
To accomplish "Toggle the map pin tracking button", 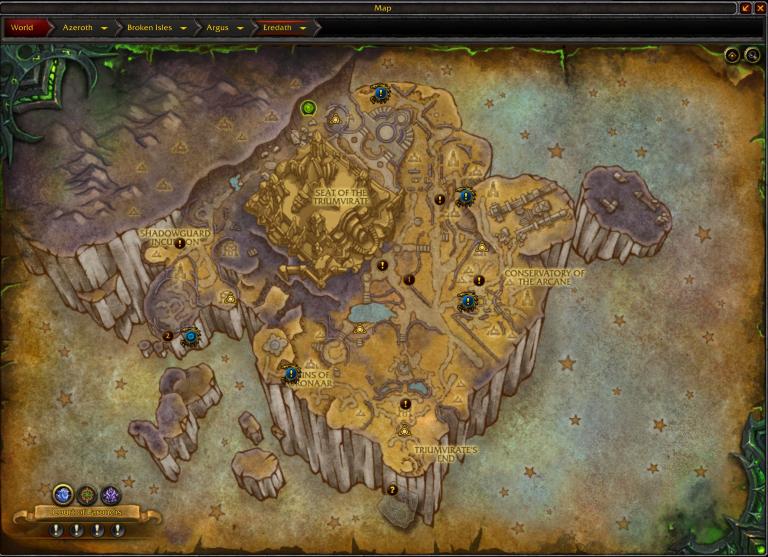I will (x=732, y=56).
